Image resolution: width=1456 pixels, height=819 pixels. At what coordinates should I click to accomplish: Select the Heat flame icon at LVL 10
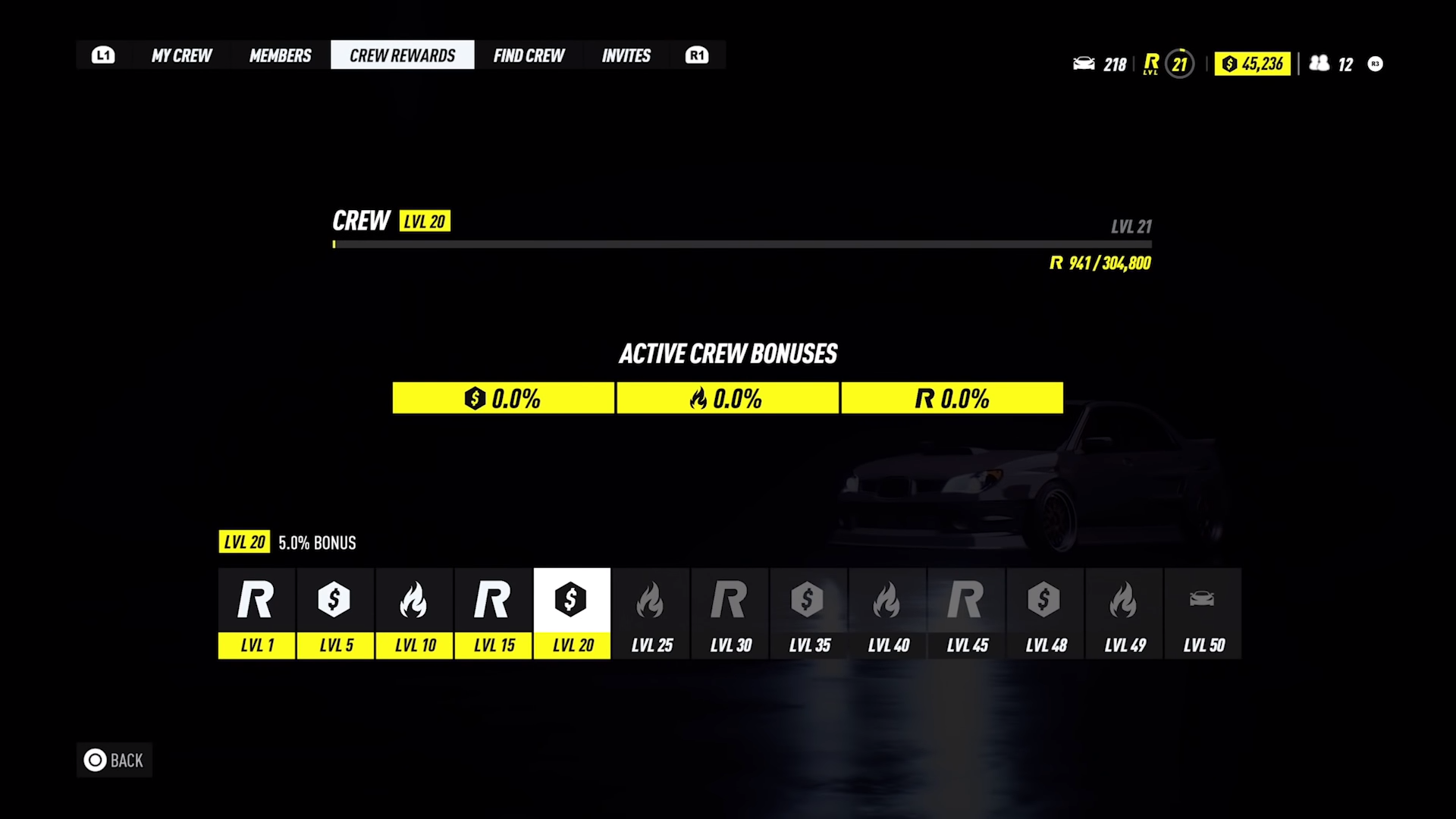(x=414, y=601)
